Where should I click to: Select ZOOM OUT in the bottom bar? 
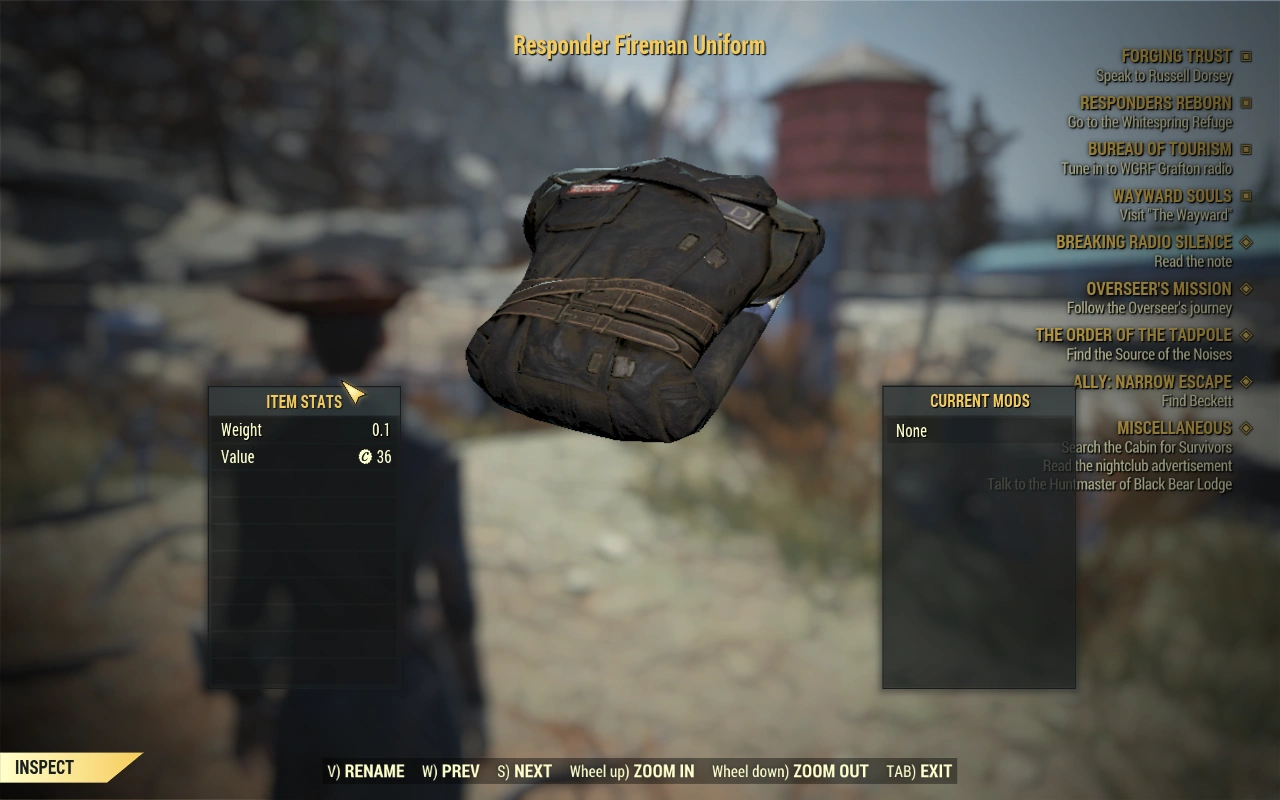tap(790, 771)
